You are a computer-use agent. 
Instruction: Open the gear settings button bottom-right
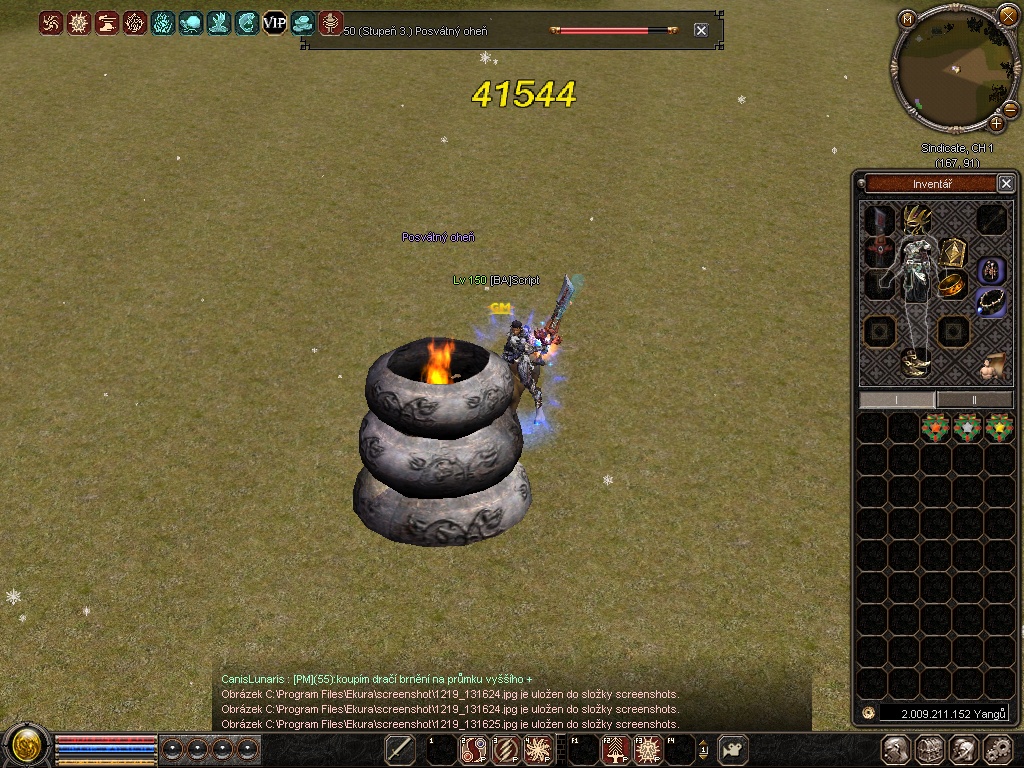coord(998,749)
